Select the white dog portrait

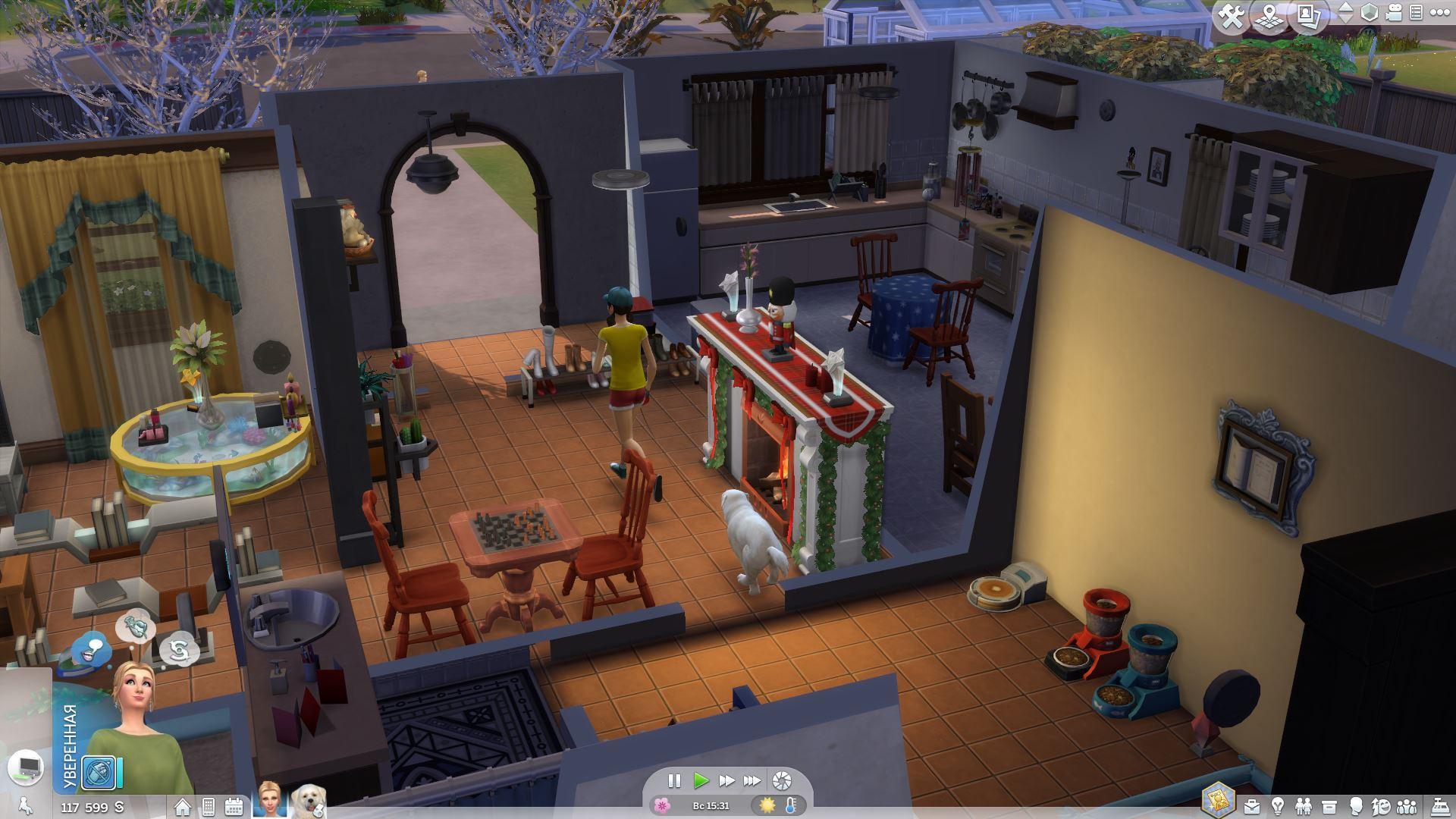(309, 801)
